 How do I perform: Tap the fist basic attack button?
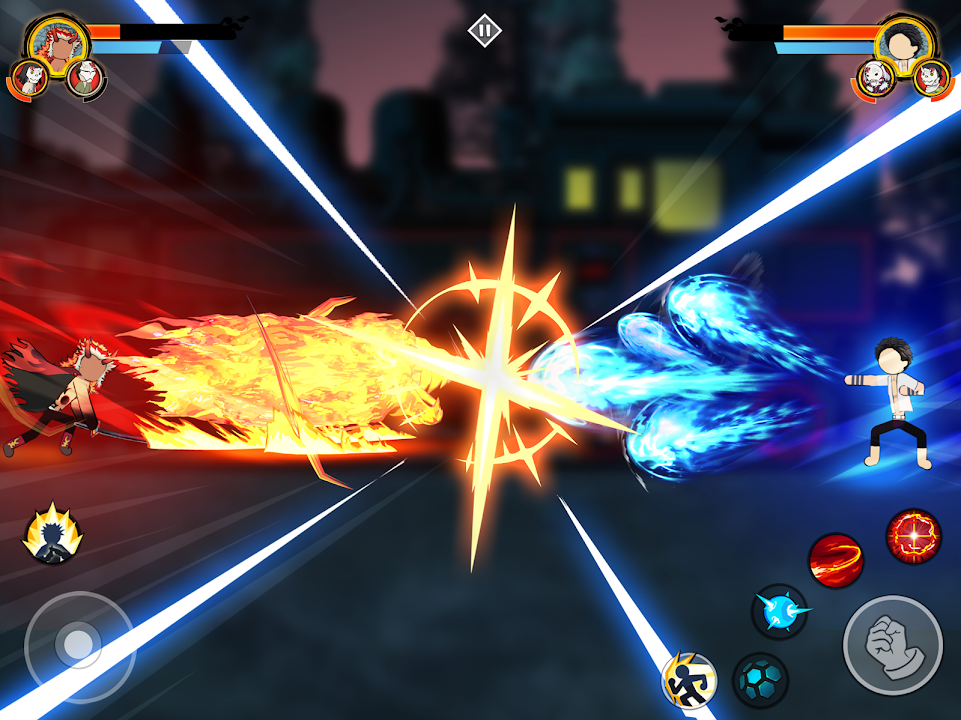tap(892, 645)
